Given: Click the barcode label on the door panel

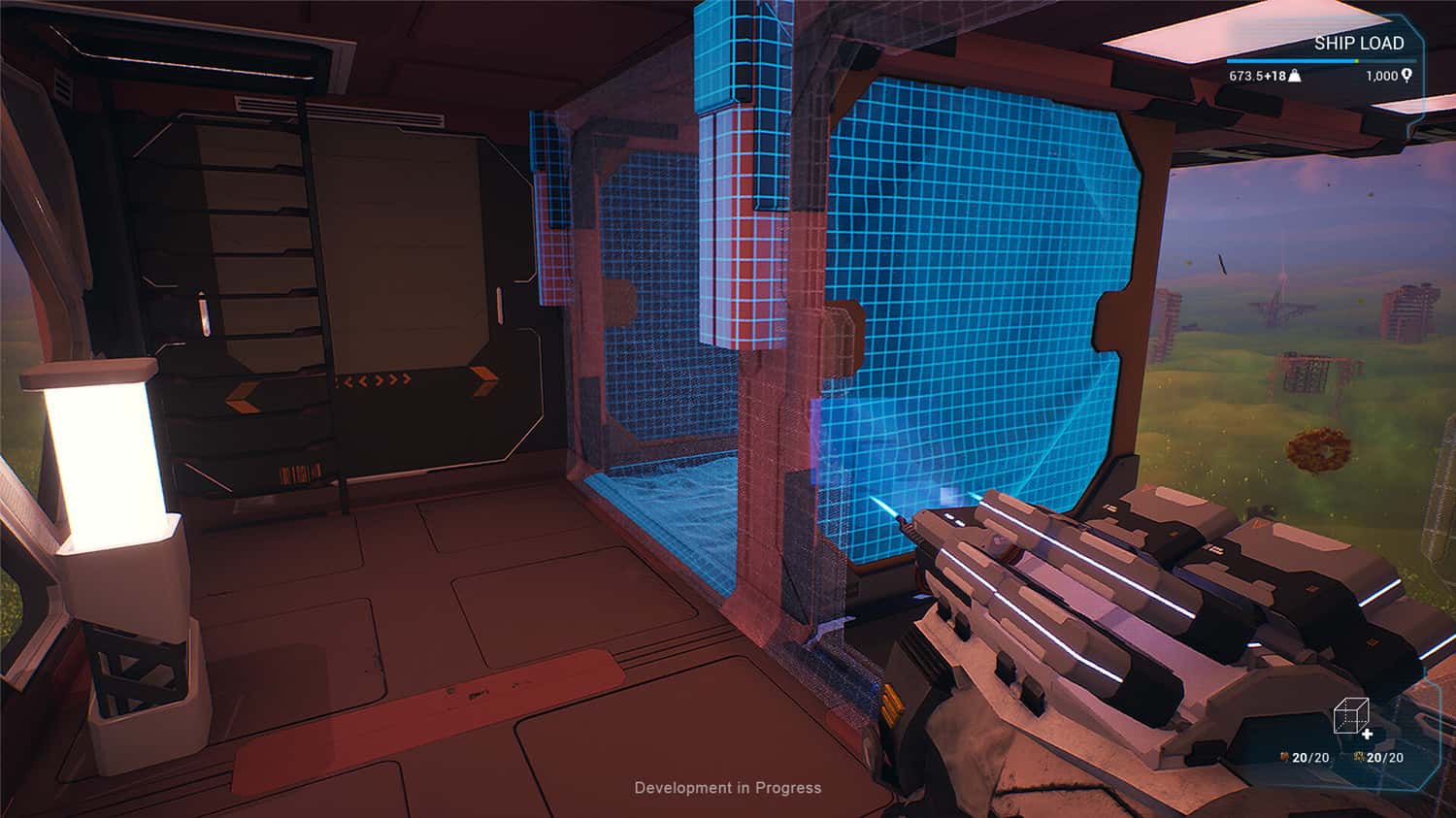Looking at the screenshot, I should (301, 473).
